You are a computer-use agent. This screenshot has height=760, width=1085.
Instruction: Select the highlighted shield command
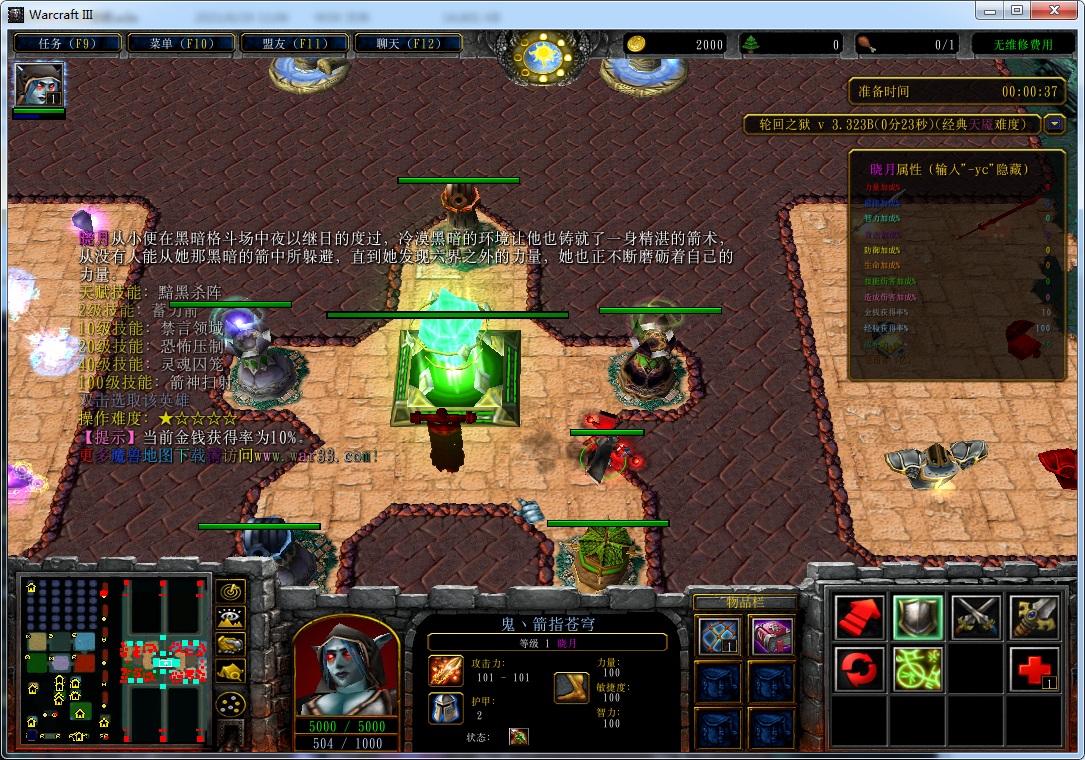(x=917, y=617)
